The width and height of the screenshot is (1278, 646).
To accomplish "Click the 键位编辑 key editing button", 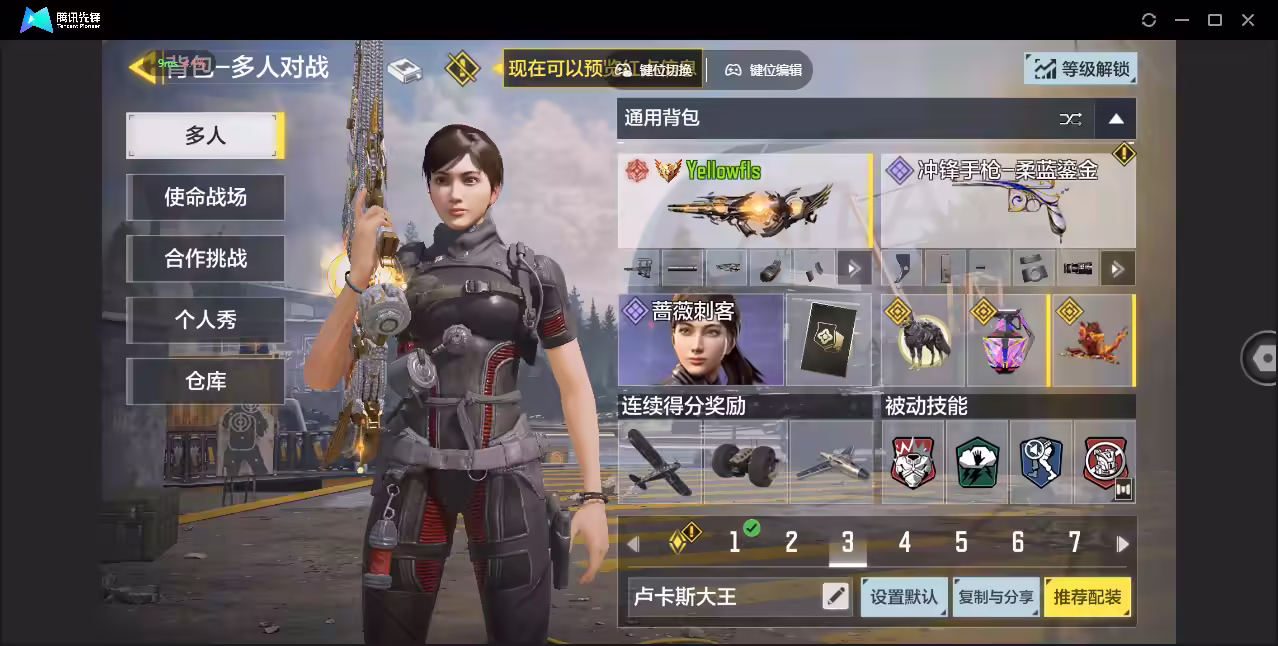I will click(x=765, y=70).
